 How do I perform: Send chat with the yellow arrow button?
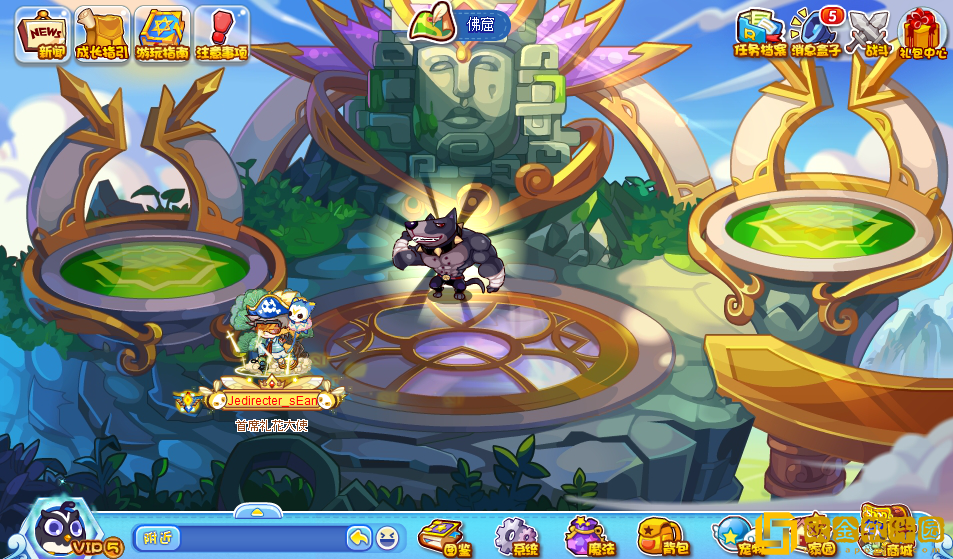[359, 537]
